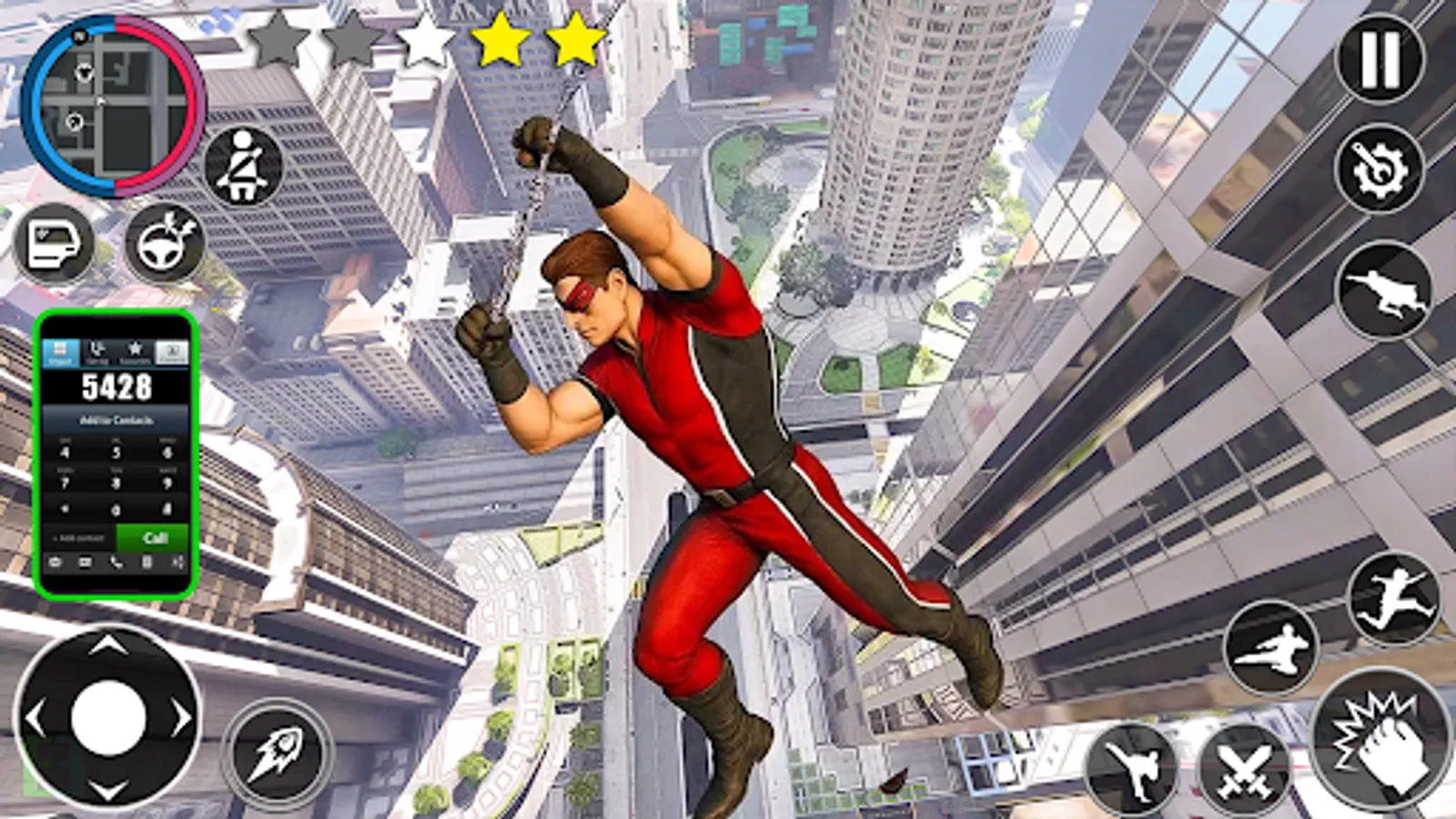Tap the jumping runner parkour icon

tap(1396, 596)
